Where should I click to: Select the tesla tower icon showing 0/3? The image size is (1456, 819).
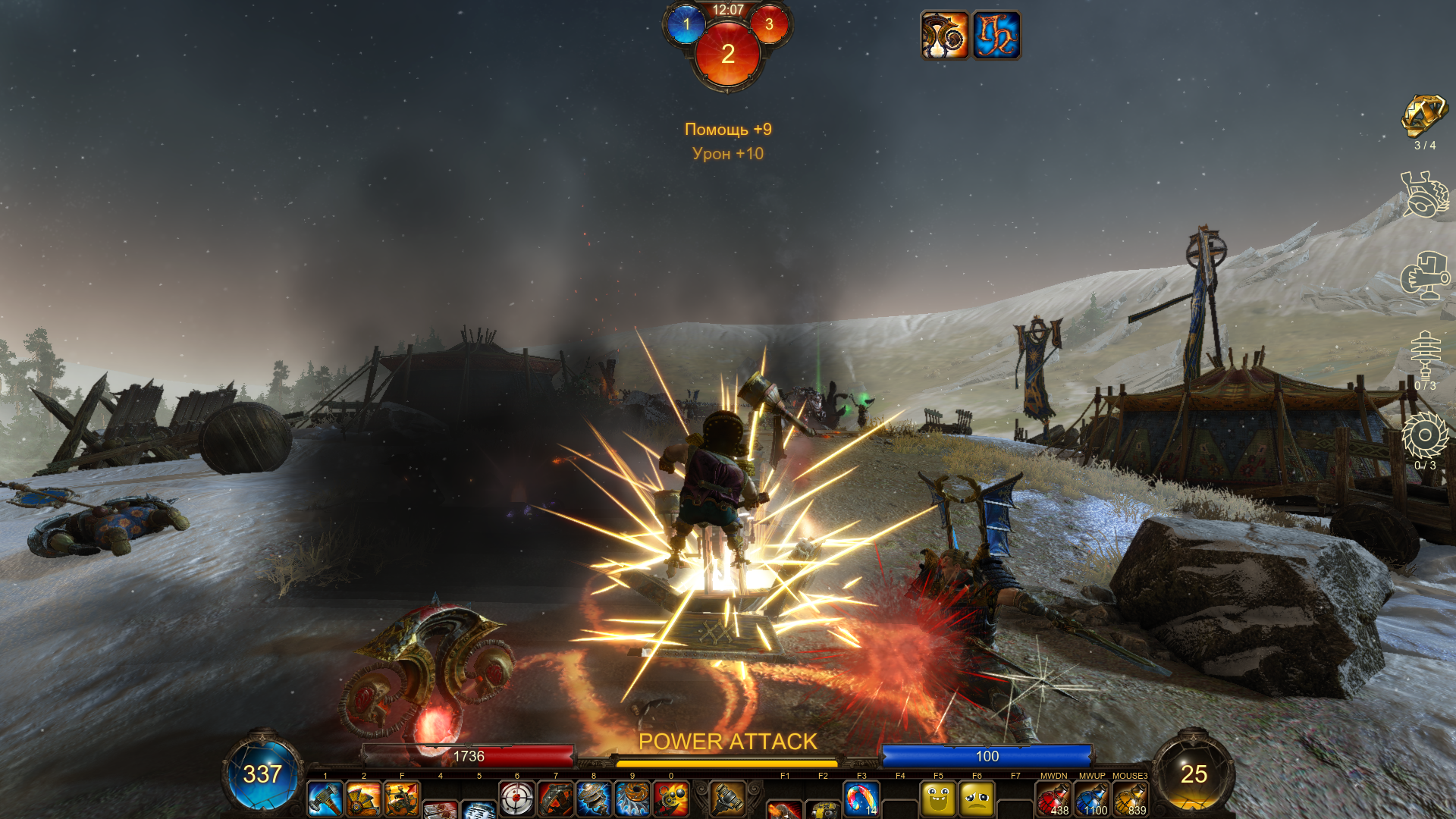1425,354
